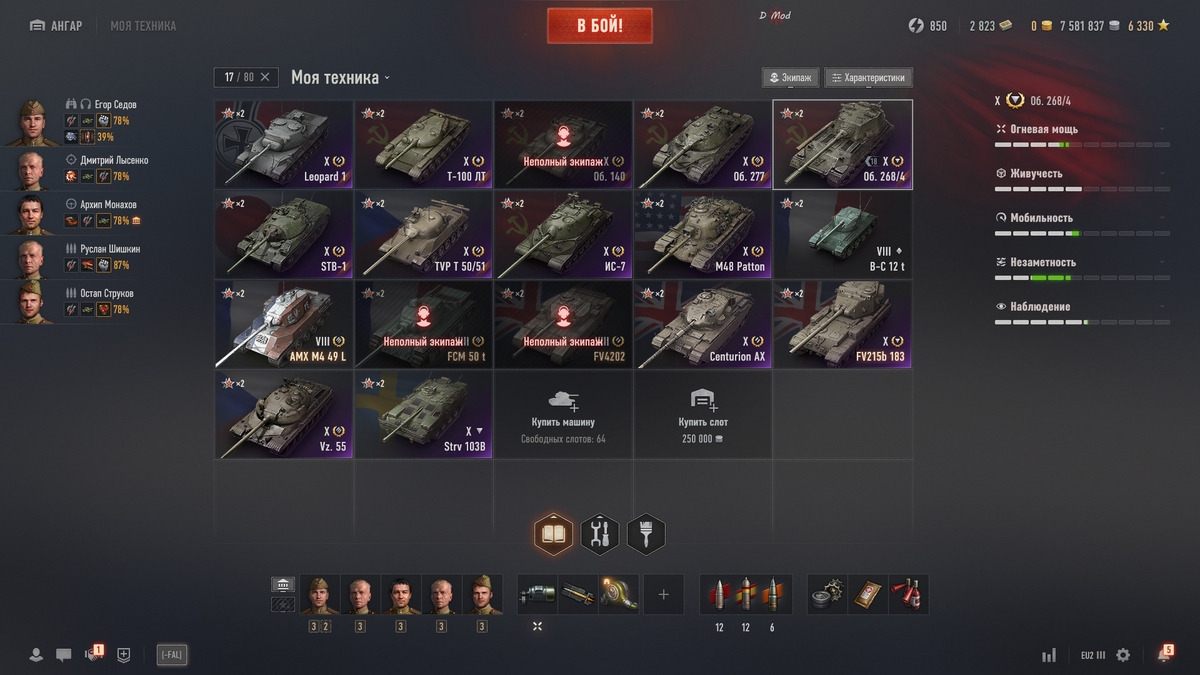Select the ИС-7 heavy tank
The height and width of the screenshot is (675, 1200).
[x=563, y=235]
